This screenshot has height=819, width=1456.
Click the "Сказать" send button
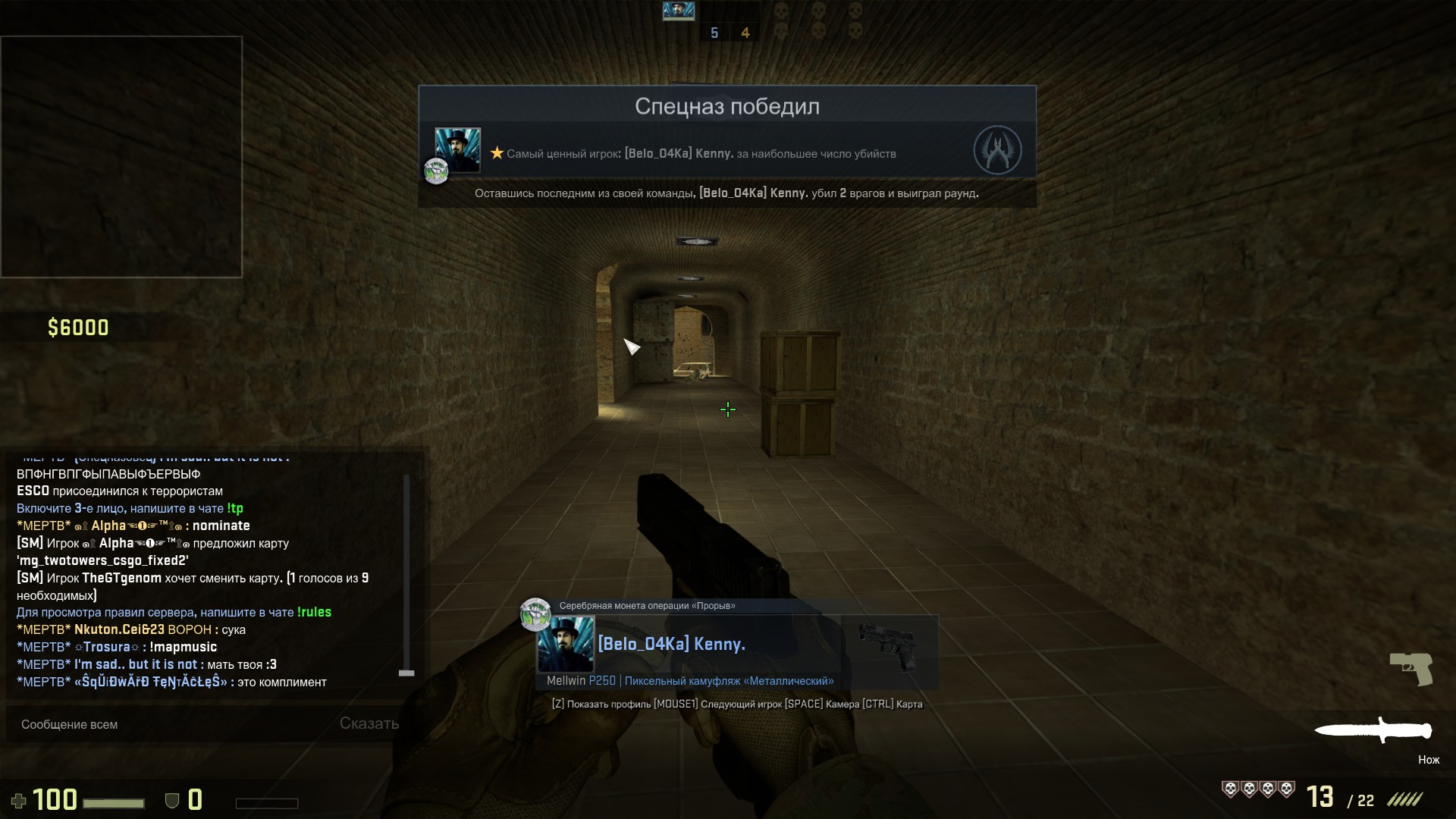369,723
